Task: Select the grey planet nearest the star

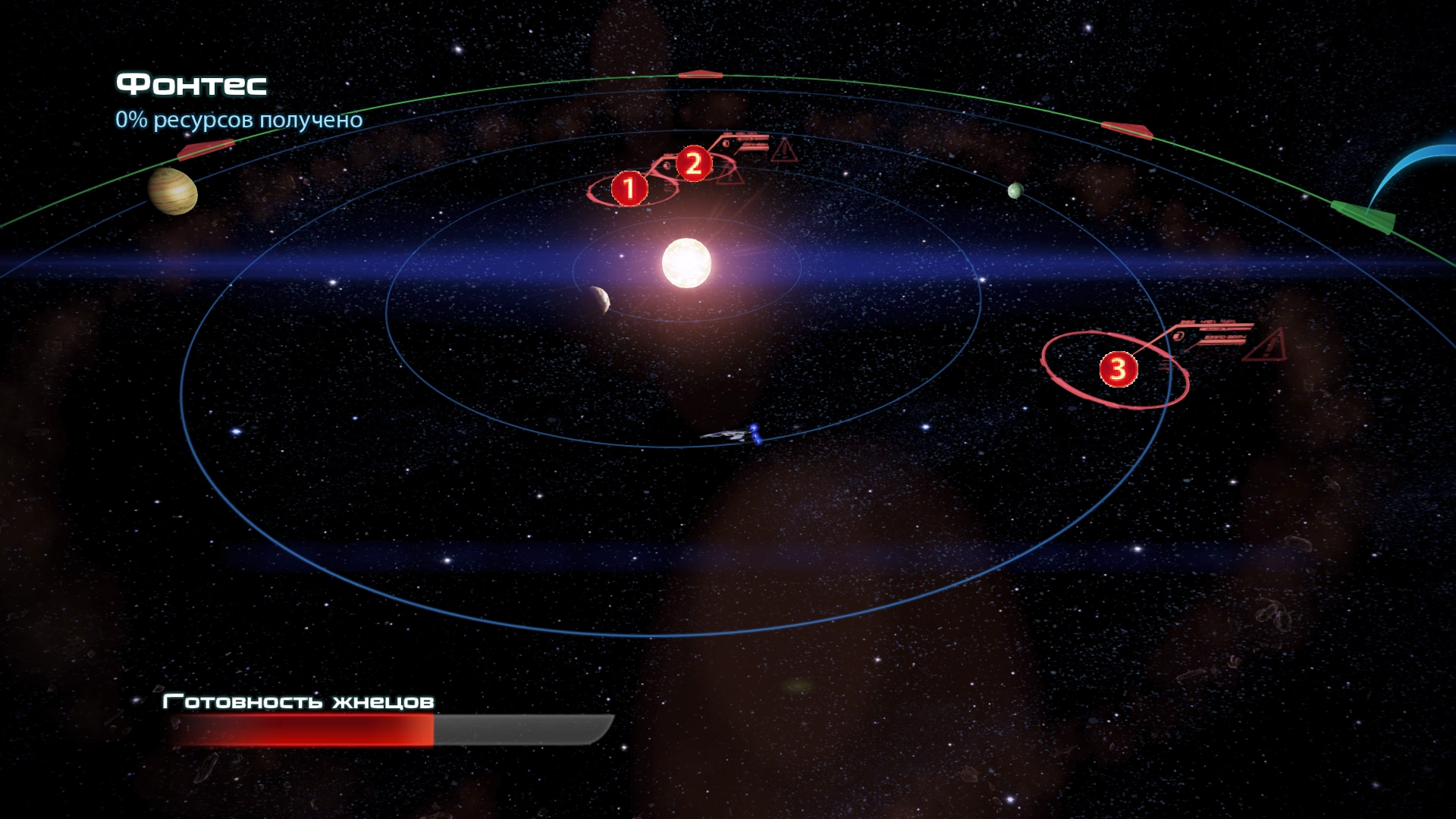Action: pyautogui.click(x=601, y=299)
